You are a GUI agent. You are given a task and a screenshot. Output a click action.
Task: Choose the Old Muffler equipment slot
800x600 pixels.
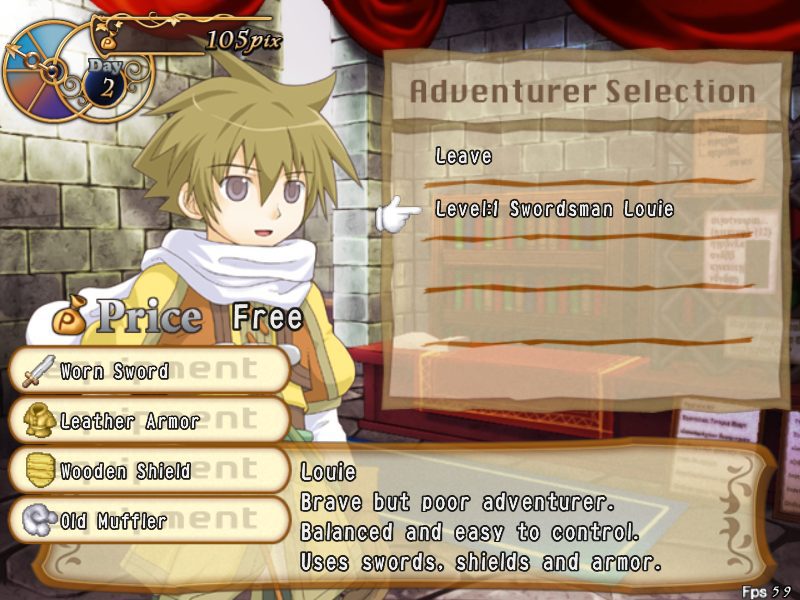click(x=150, y=520)
